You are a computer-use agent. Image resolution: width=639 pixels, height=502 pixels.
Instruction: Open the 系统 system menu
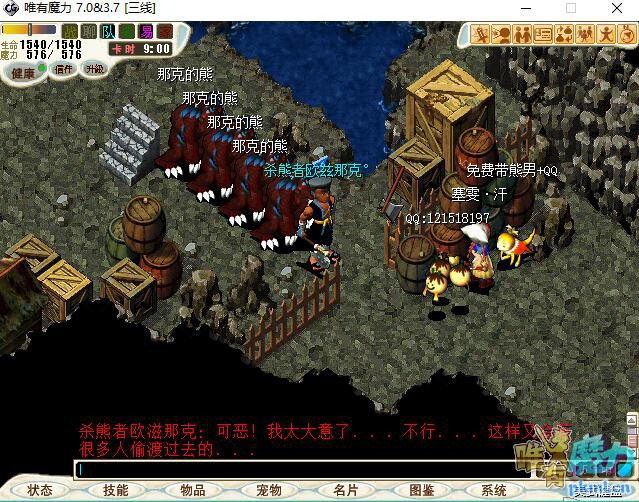tap(494, 490)
